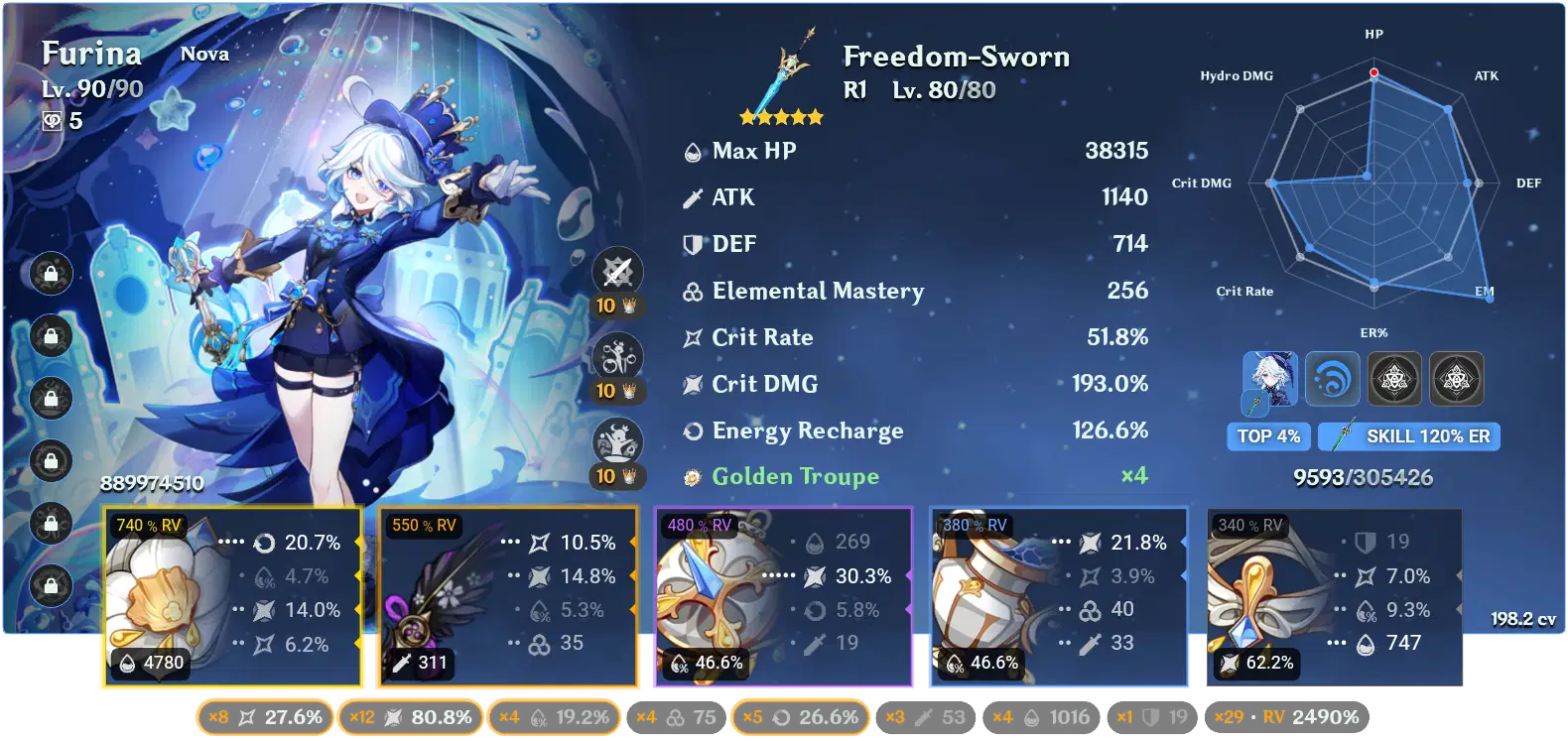
Task: Select the first locked constellation icon
Action: pyautogui.click(x=49, y=275)
